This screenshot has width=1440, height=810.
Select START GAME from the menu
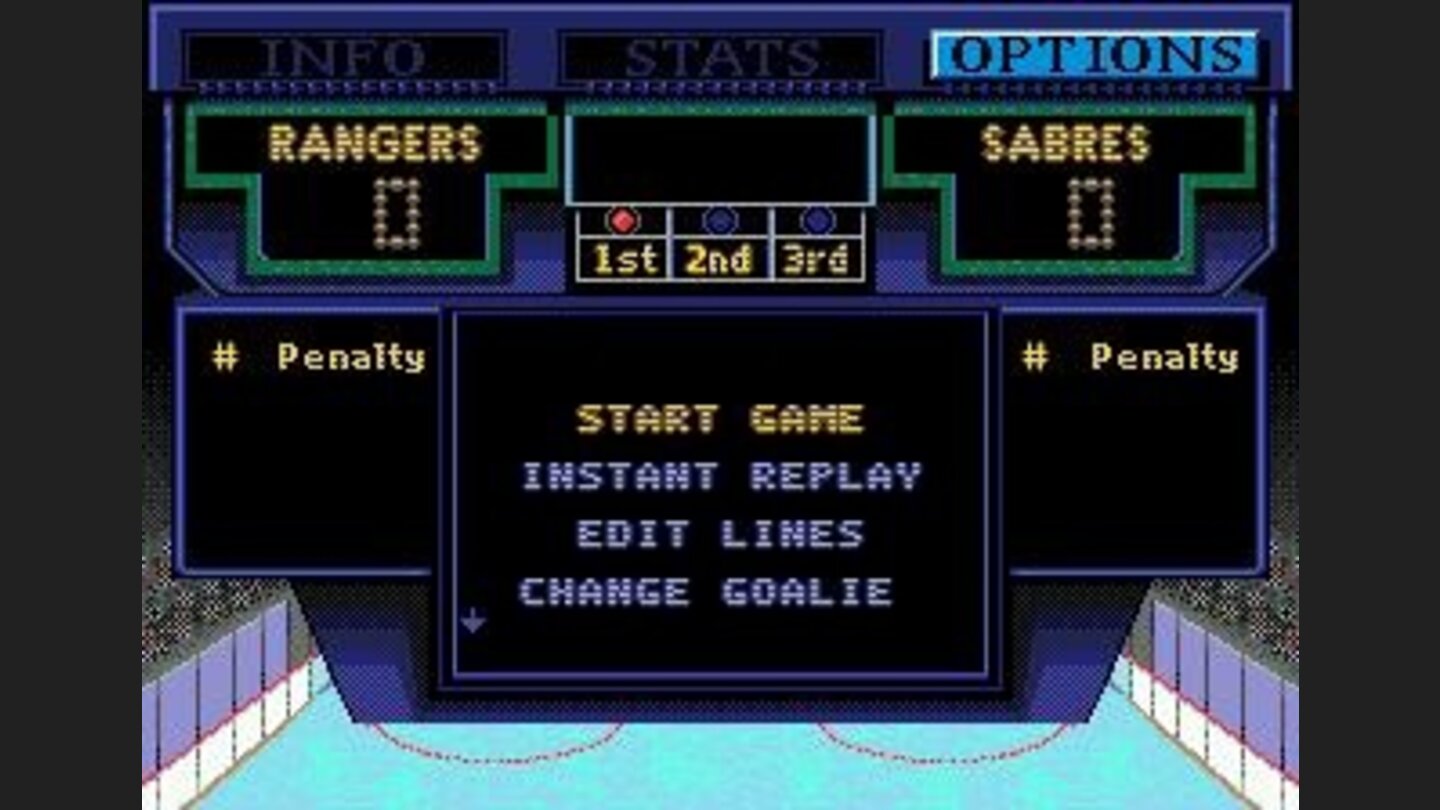click(718, 420)
